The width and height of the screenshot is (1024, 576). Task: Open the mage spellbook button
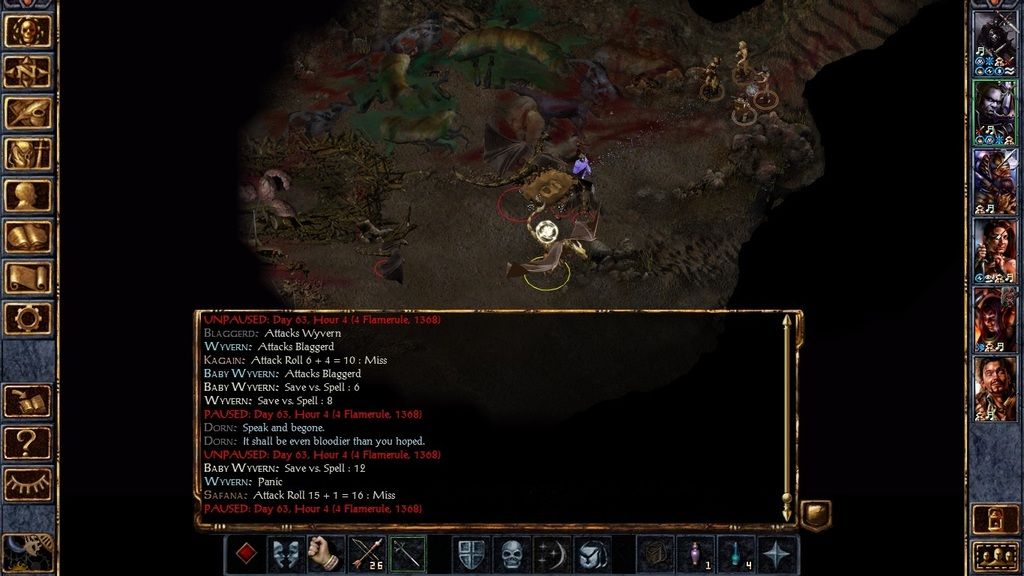pos(28,236)
